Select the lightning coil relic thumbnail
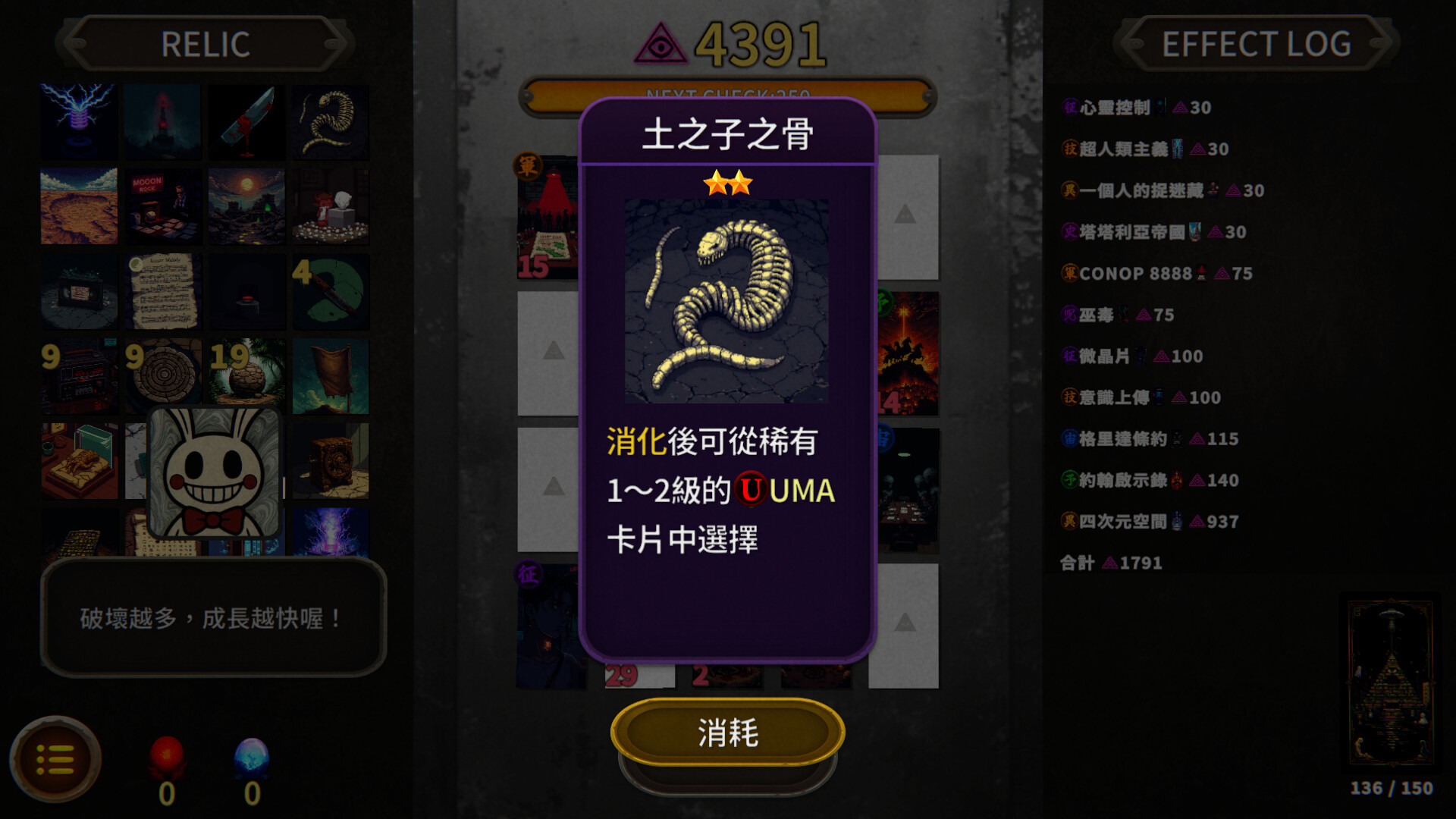Viewport: 1456px width, 819px height. [79, 121]
